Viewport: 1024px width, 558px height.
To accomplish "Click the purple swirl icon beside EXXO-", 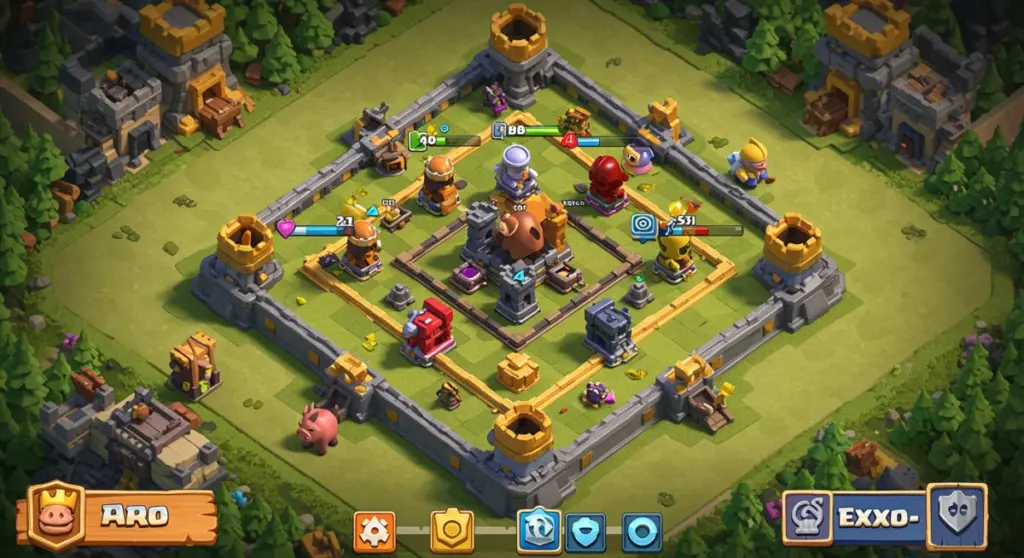I will (807, 517).
